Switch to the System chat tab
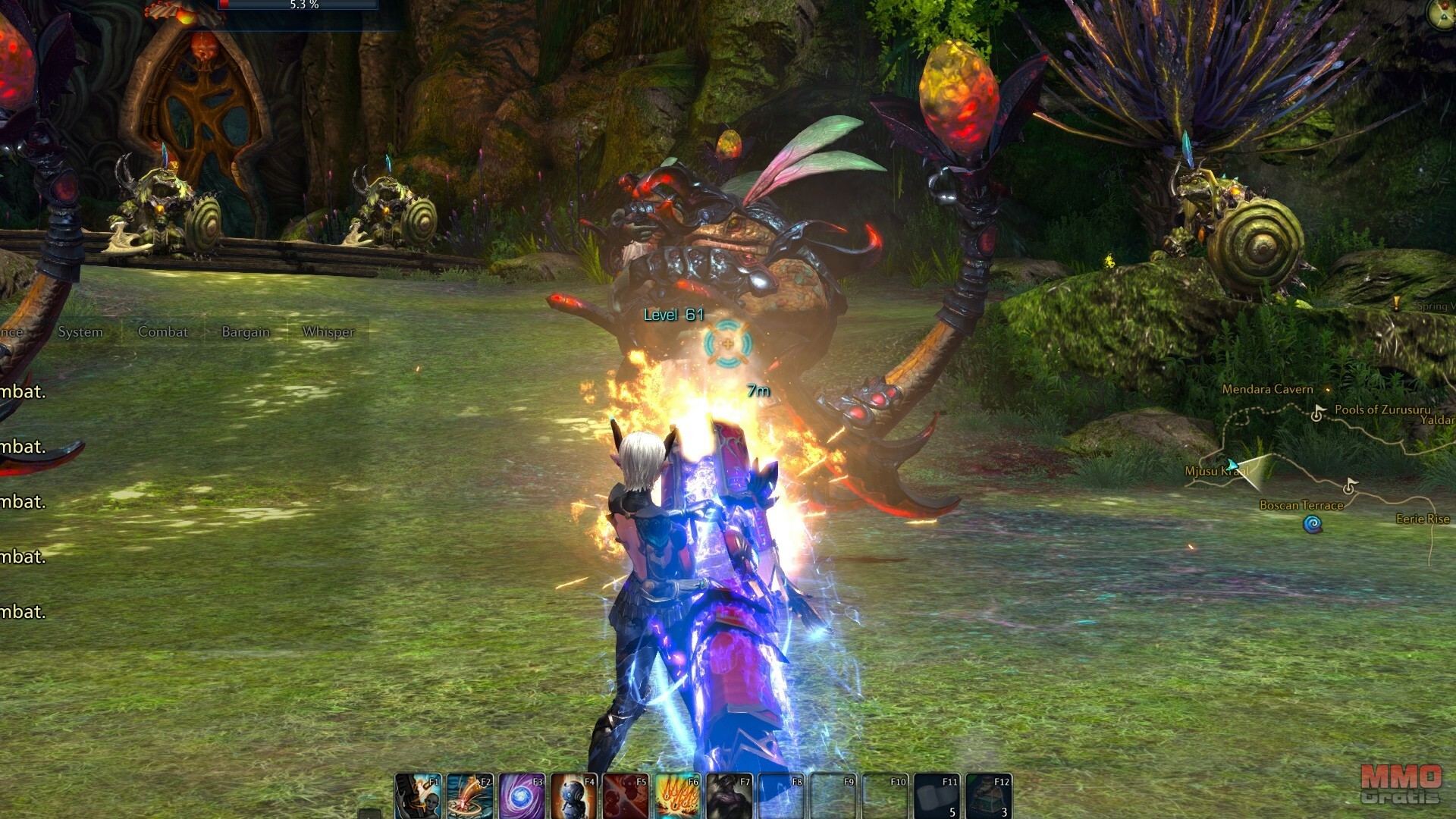Image resolution: width=1456 pixels, height=819 pixels. coord(80,332)
